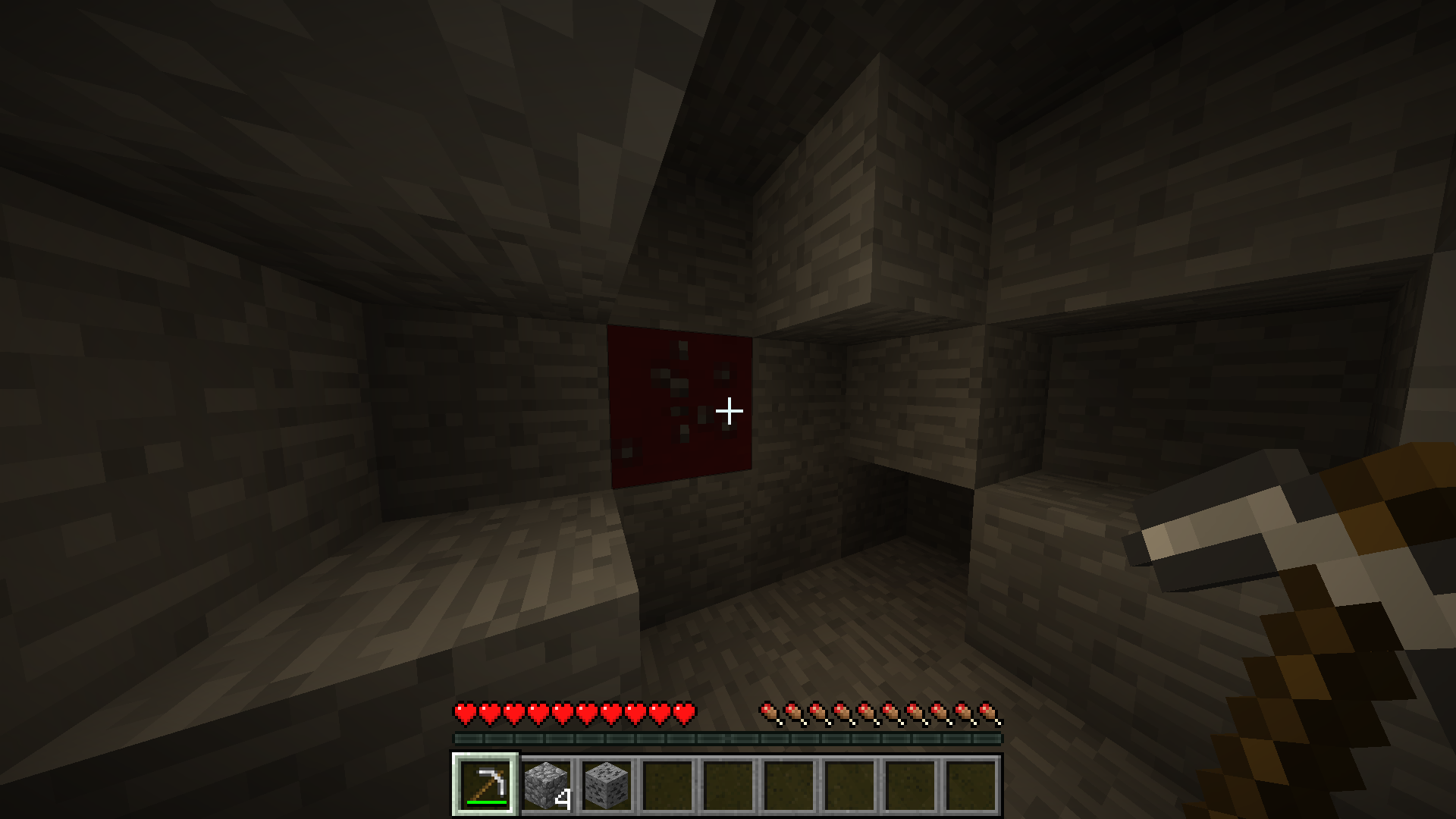Click the last heart in the health bar
The width and height of the screenshot is (1456, 819).
[686, 713]
